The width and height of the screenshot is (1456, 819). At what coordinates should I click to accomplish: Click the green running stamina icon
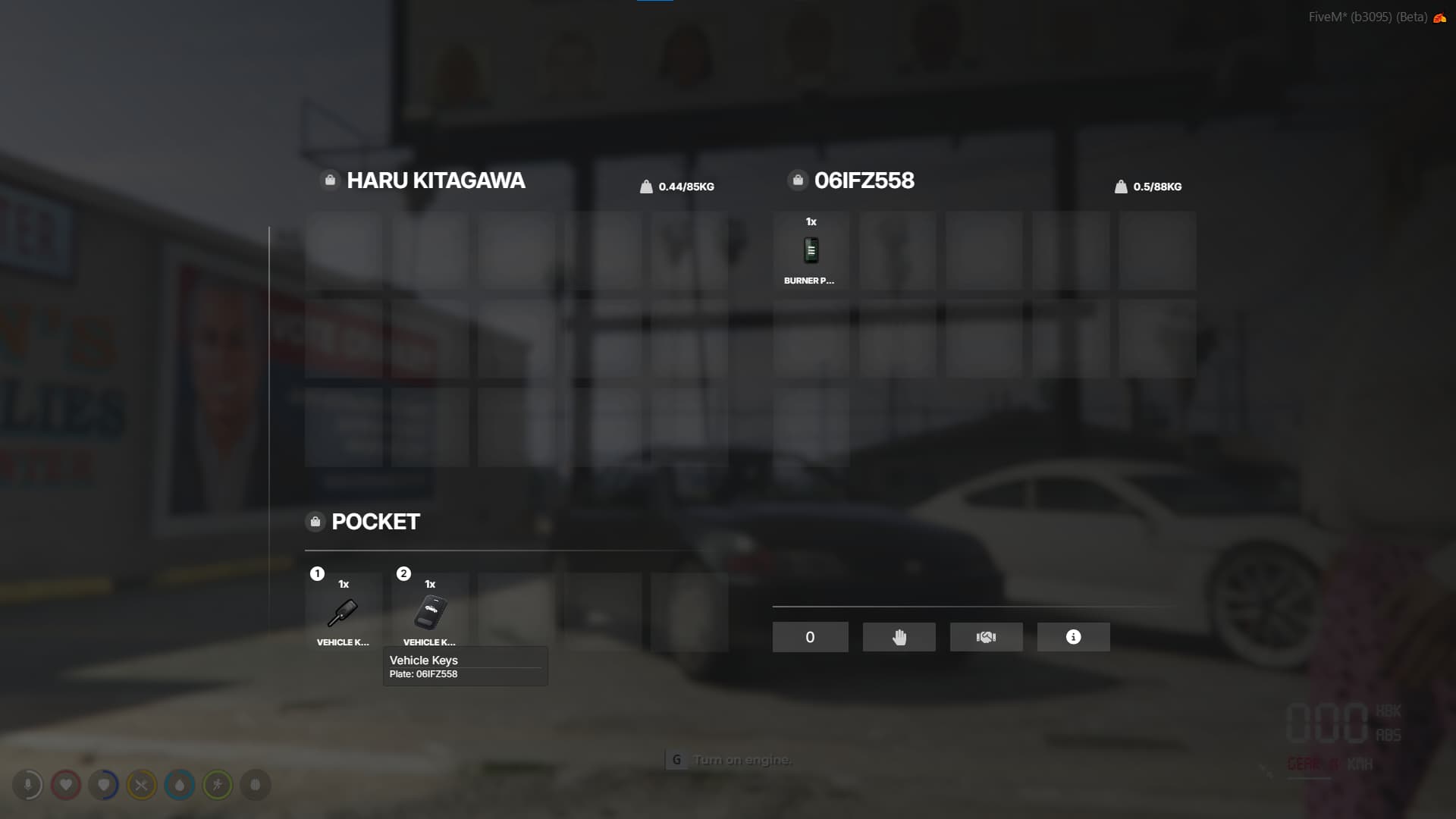218,785
